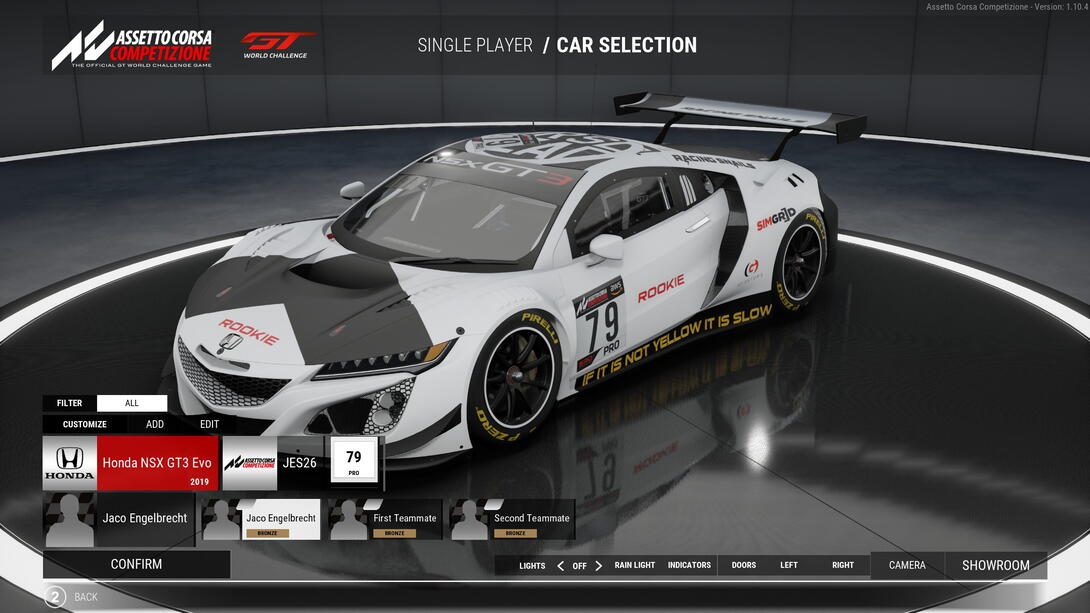Open the ALL filter selector
This screenshot has width=1090, height=613.
pos(131,403)
